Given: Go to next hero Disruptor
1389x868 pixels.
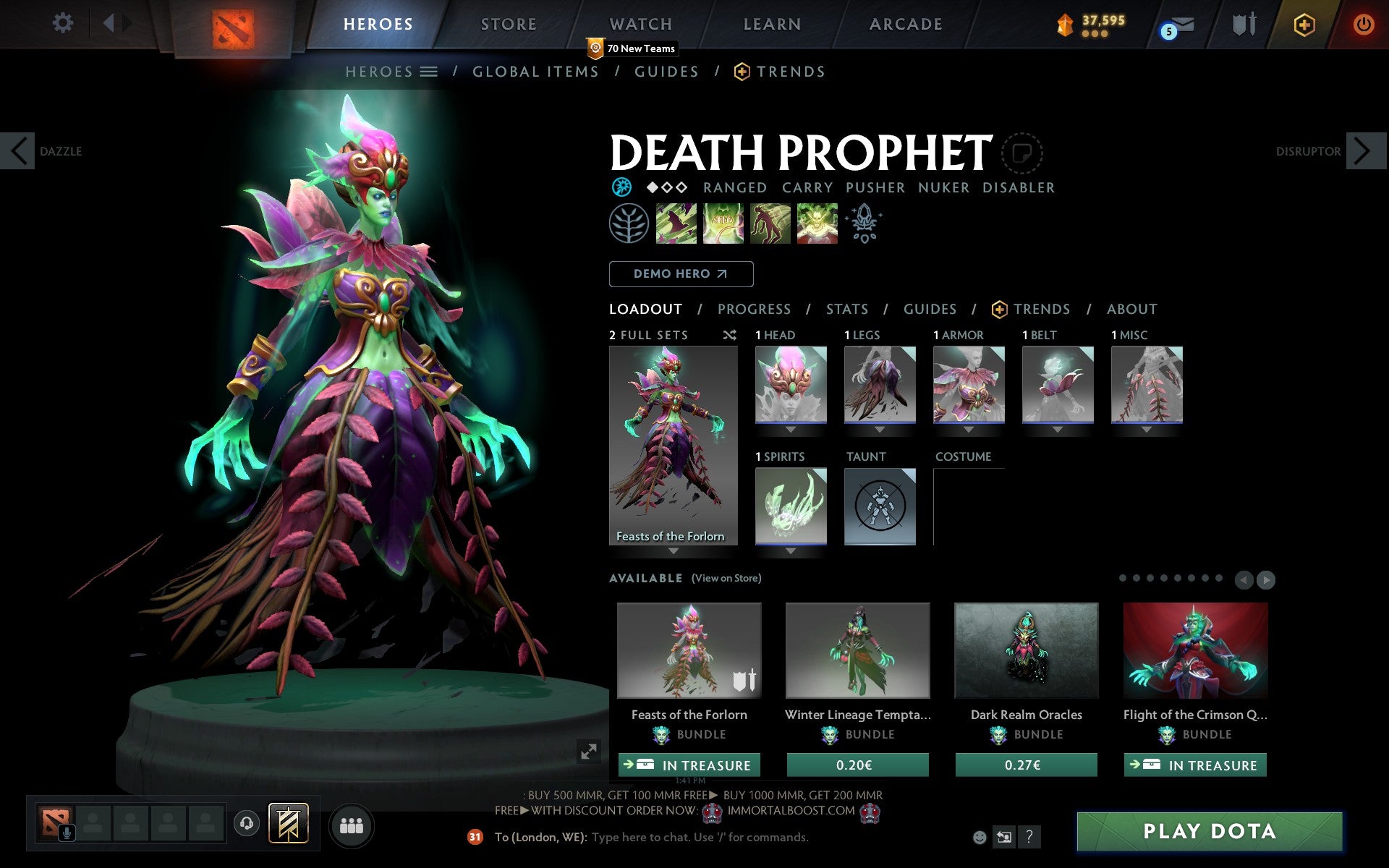Looking at the screenshot, I should click(1362, 151).
